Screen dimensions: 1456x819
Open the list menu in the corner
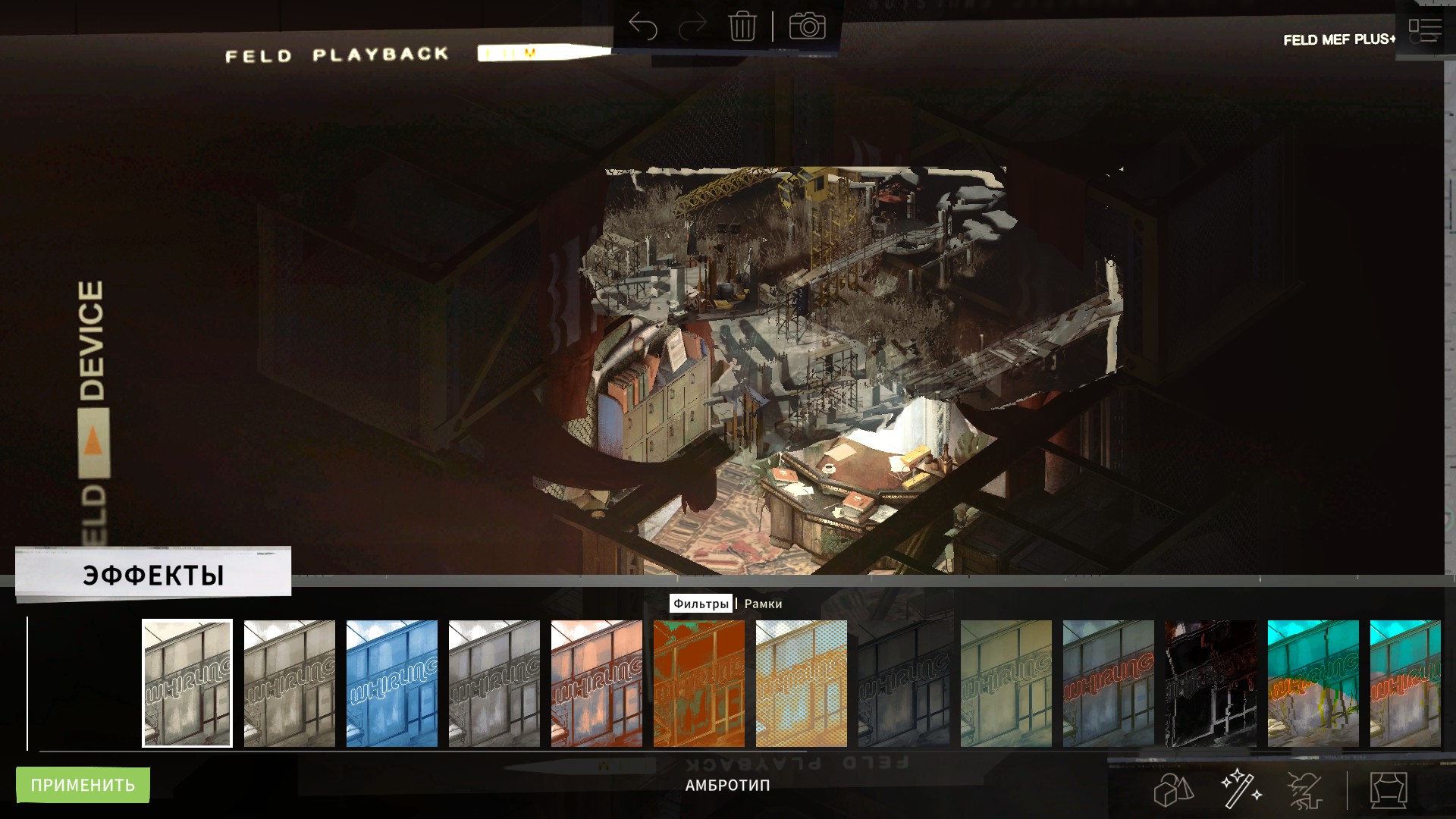(1425, 30)
